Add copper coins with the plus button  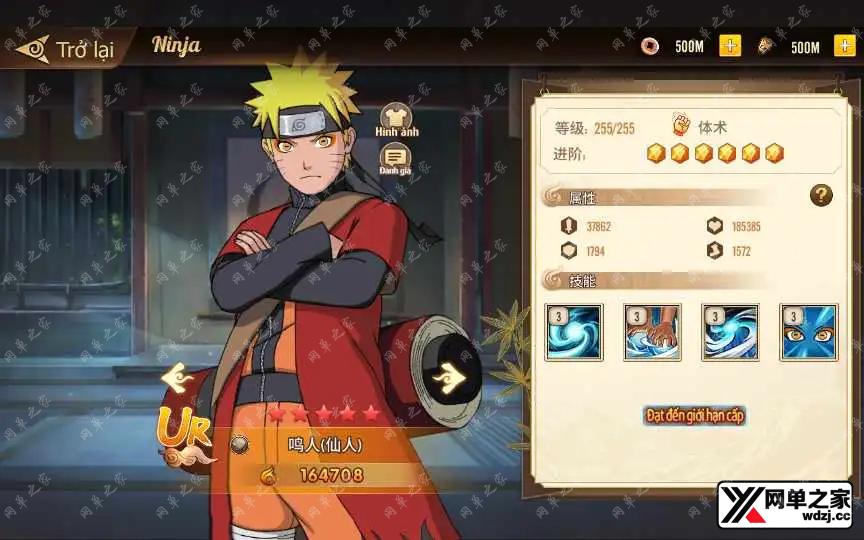[730, 46]
